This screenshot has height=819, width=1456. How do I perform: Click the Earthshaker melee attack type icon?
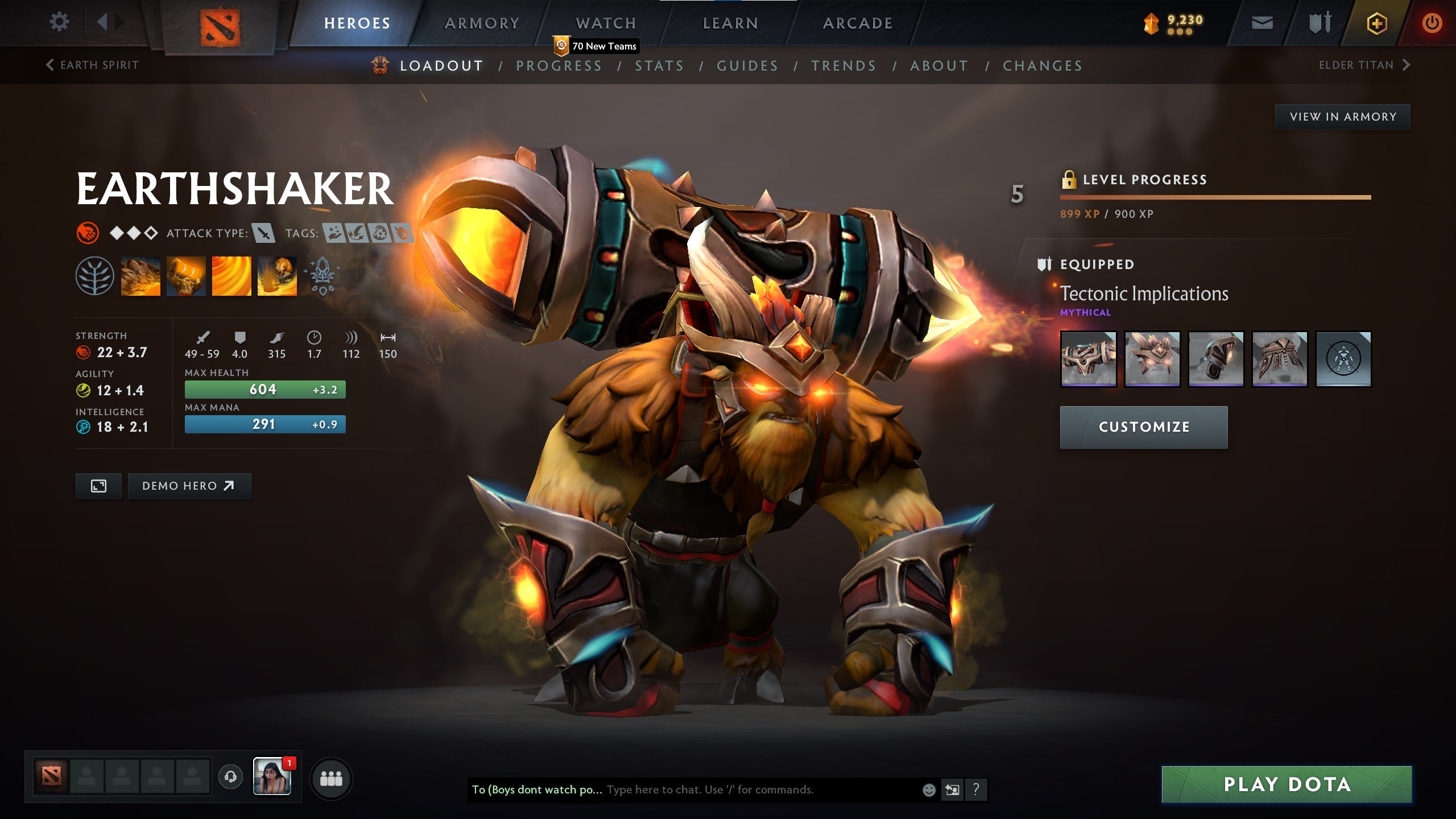(263, 233)
